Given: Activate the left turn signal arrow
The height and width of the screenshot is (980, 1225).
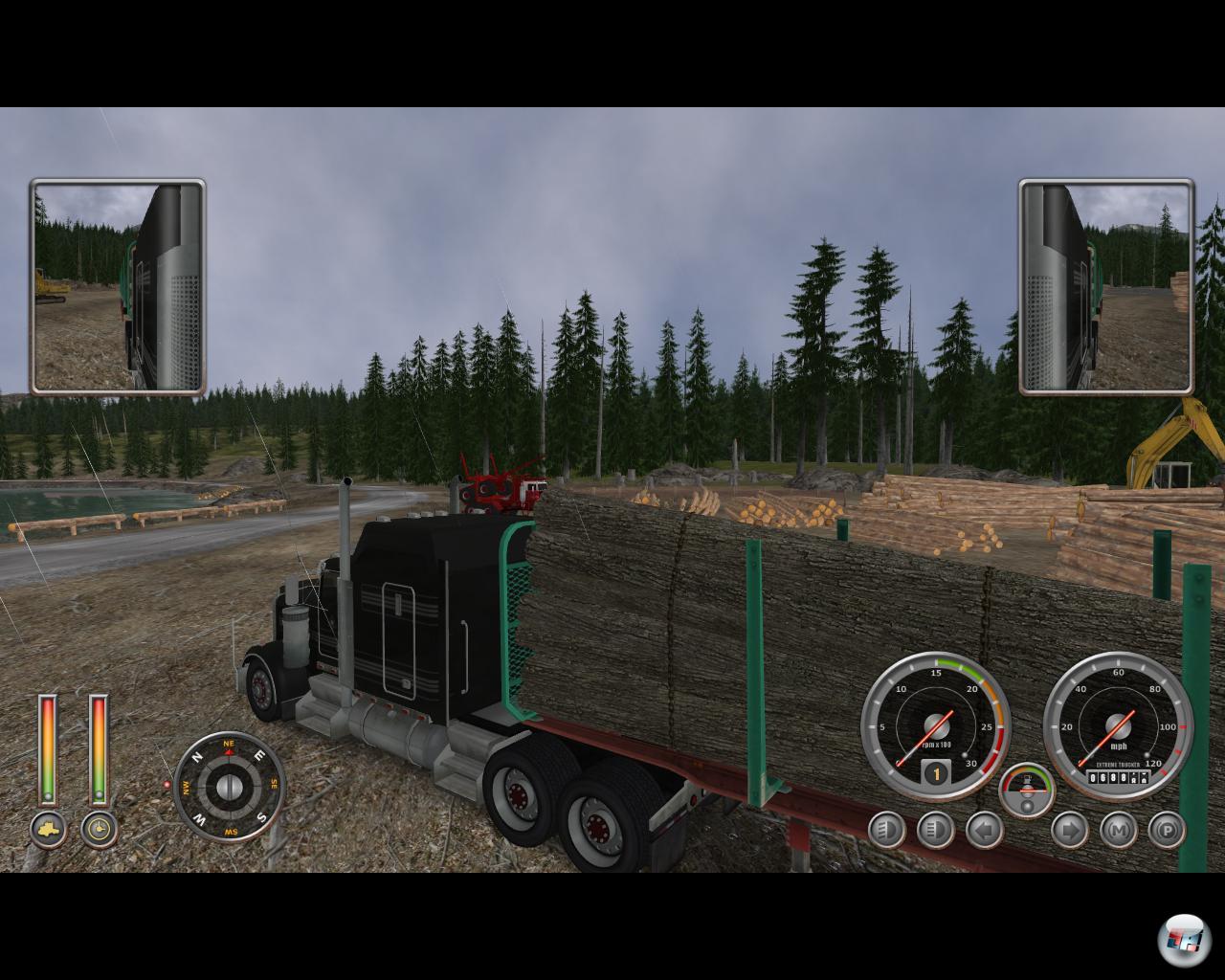Looking at the screenshot, I should (x=984, y=830).
